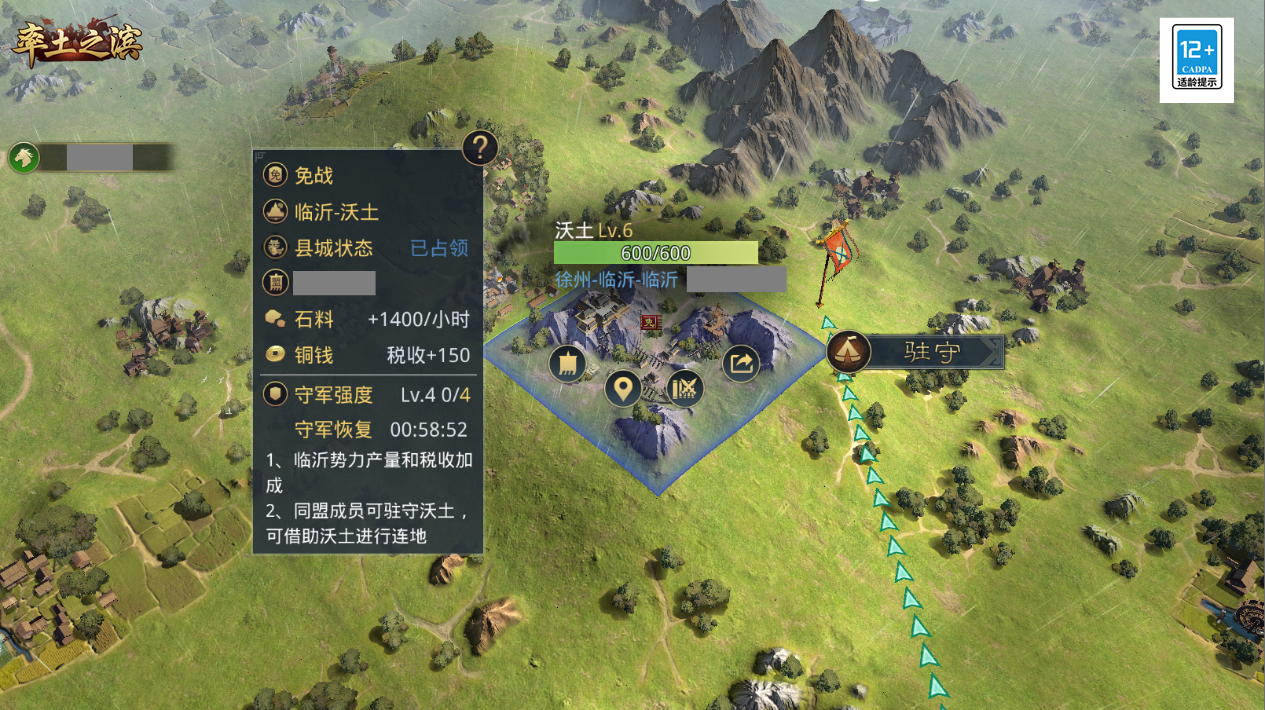Open the CADPA 12+ age advisory
Viewport: 1265px width, 710px height.
(1196, 60)
